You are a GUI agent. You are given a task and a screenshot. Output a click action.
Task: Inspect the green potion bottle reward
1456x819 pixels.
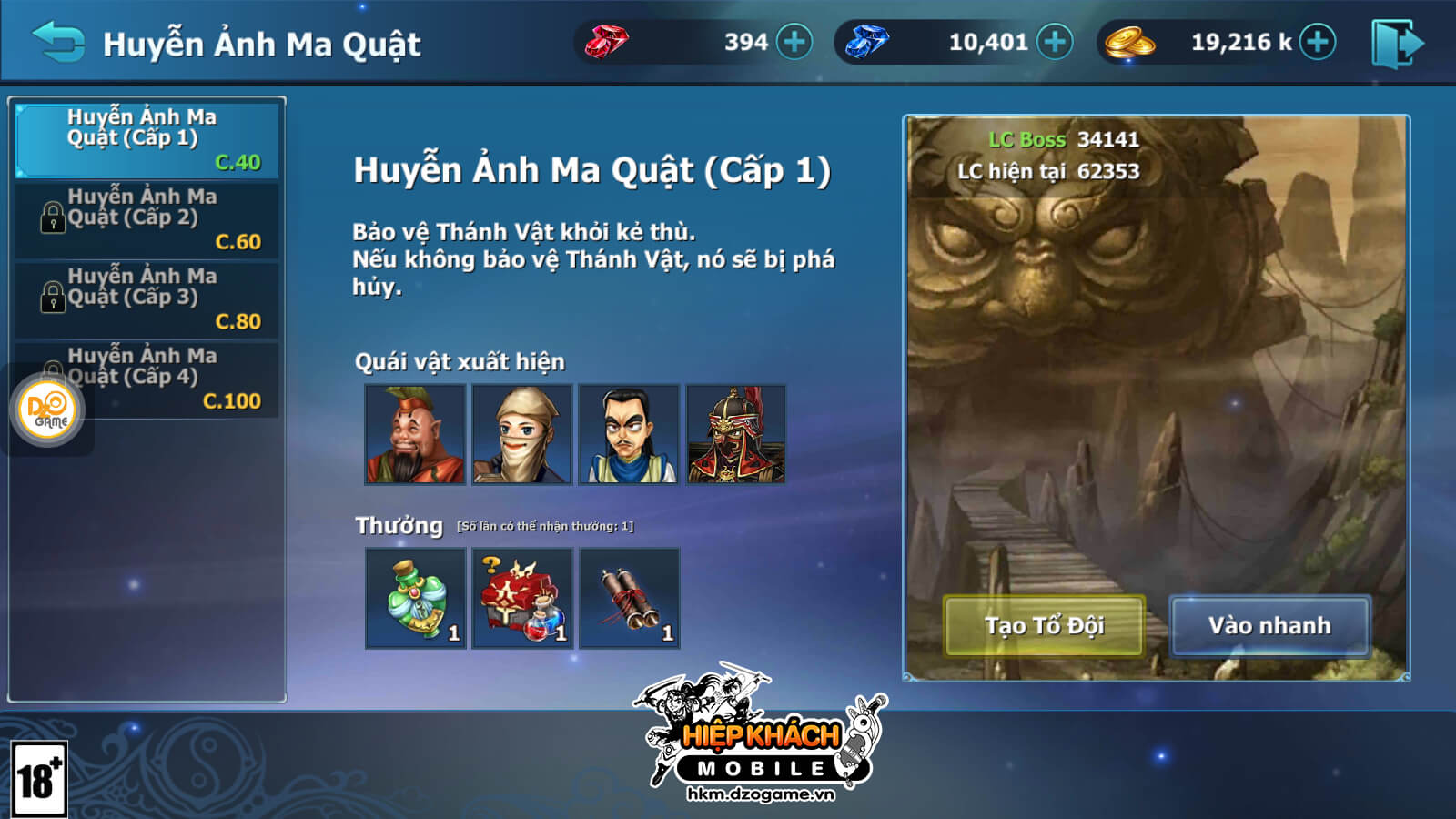click(415, 598)
